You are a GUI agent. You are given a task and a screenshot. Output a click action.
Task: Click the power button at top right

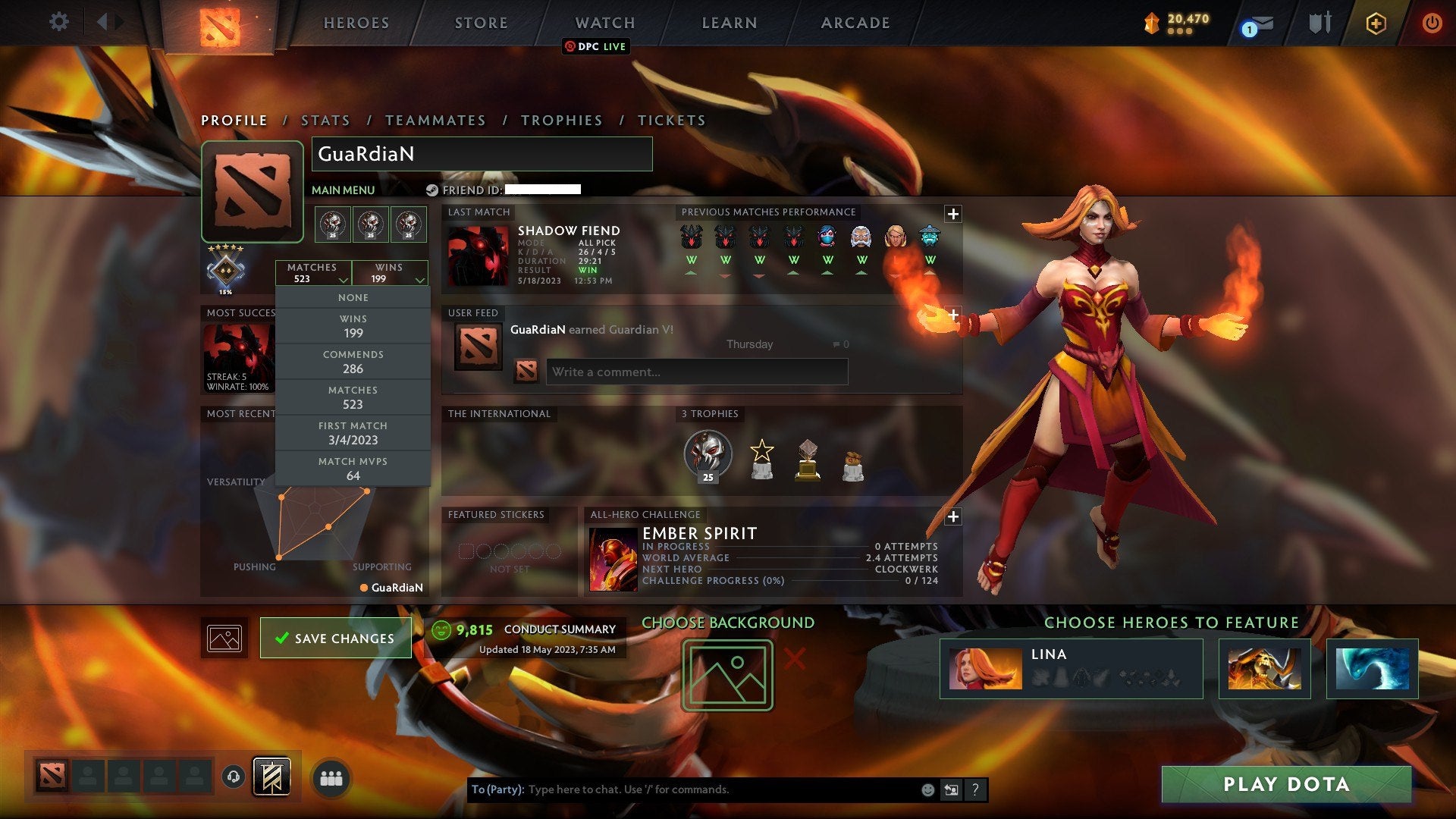[1432, 23]
